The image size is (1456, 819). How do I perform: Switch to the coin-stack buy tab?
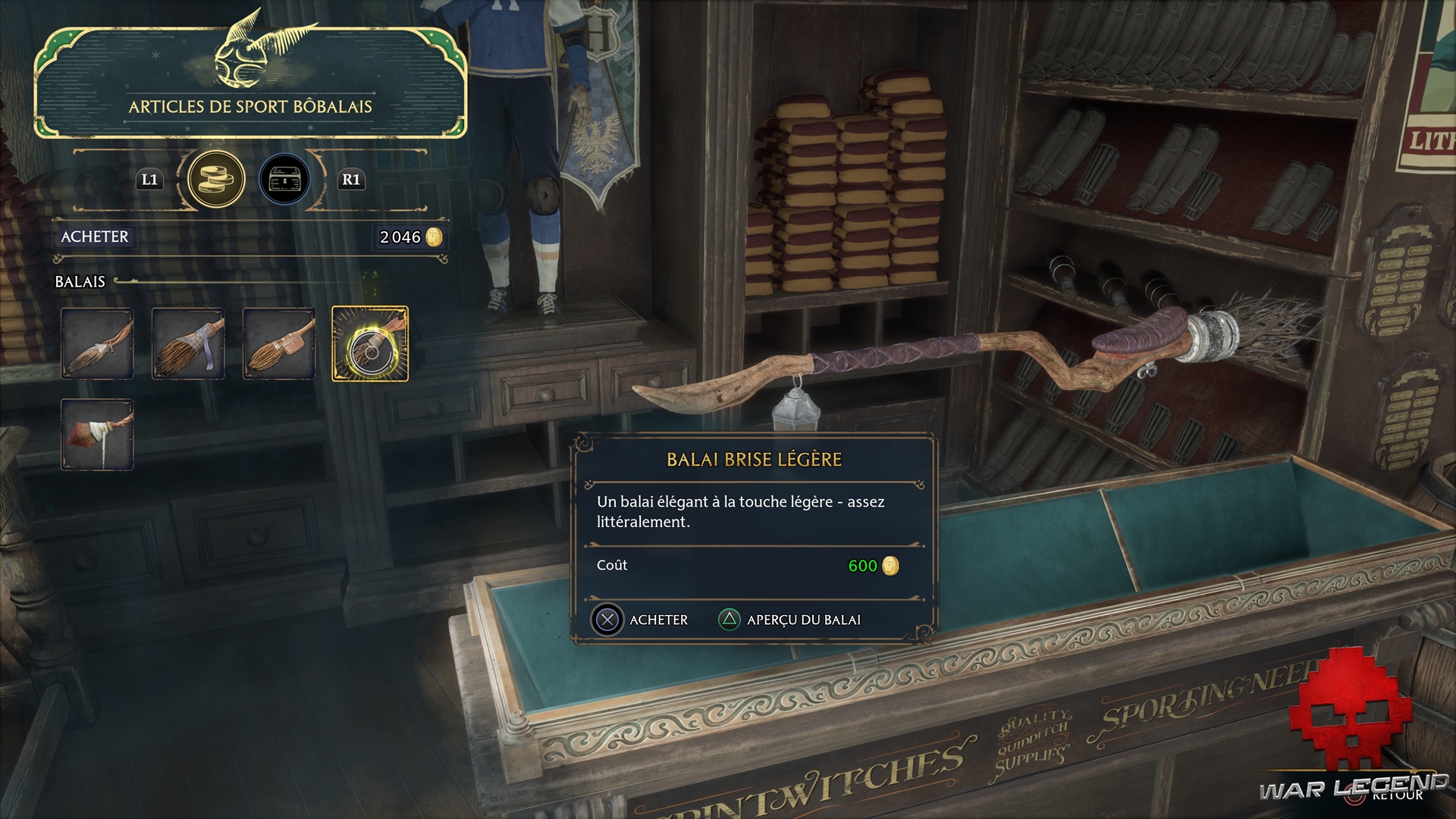216,180
